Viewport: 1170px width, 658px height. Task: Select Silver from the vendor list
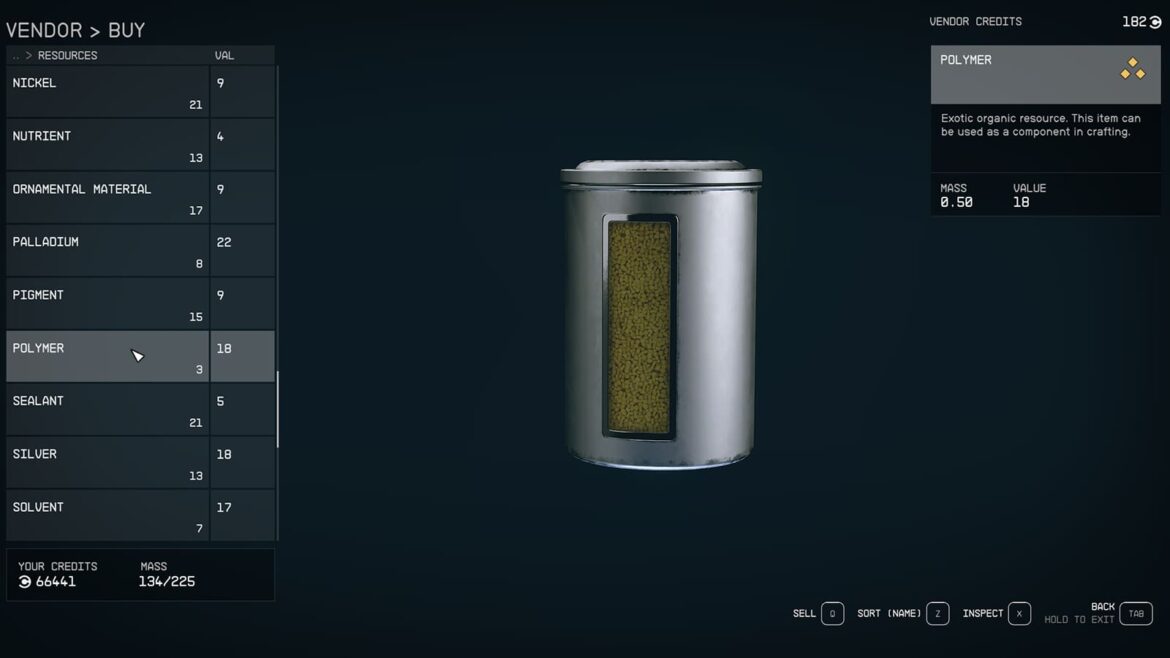(x=107, y=463)
